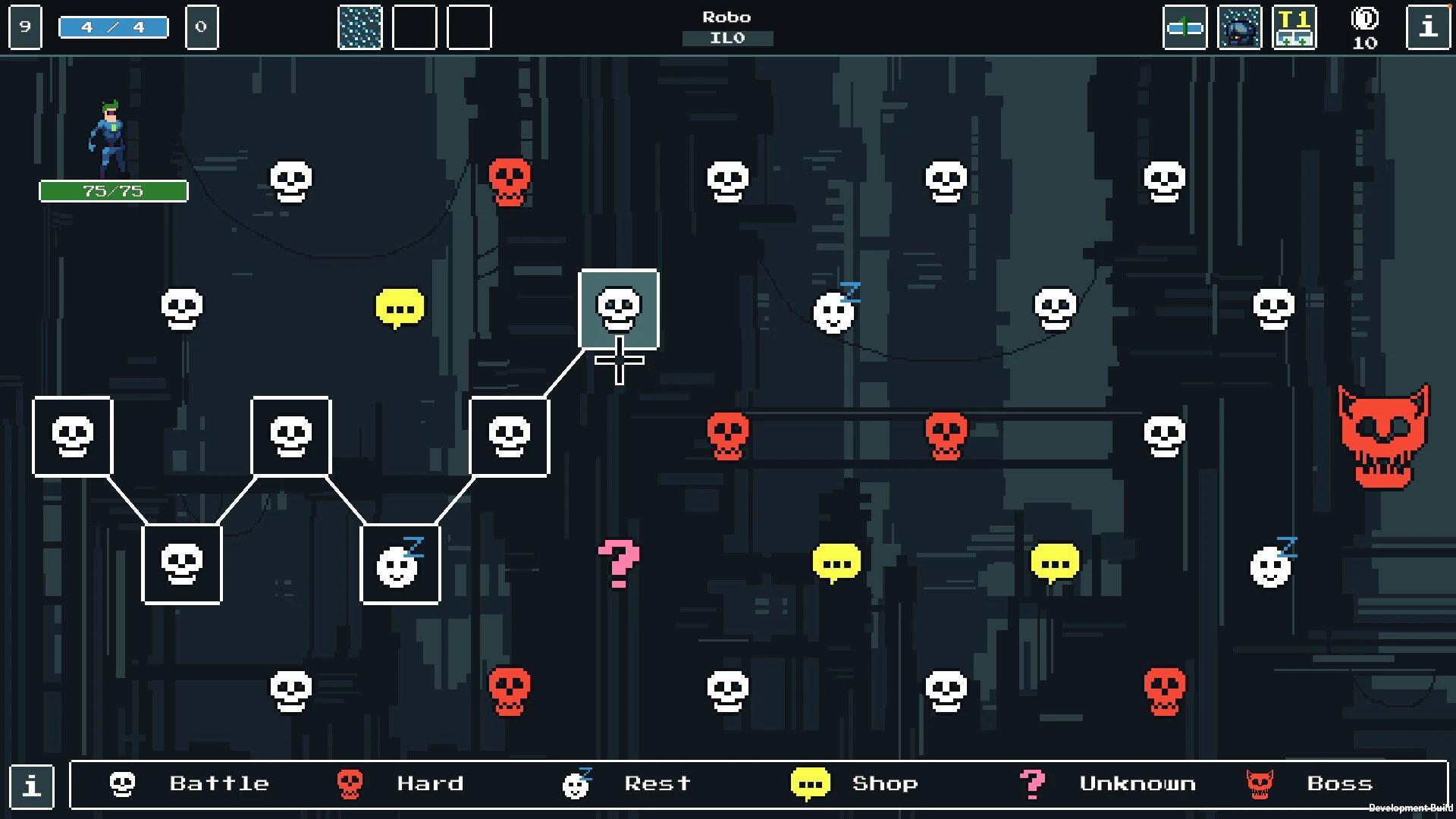Click the 75/75 green health bar
The width and height of the screenshot is (1456, 819).
coord(113,190)
